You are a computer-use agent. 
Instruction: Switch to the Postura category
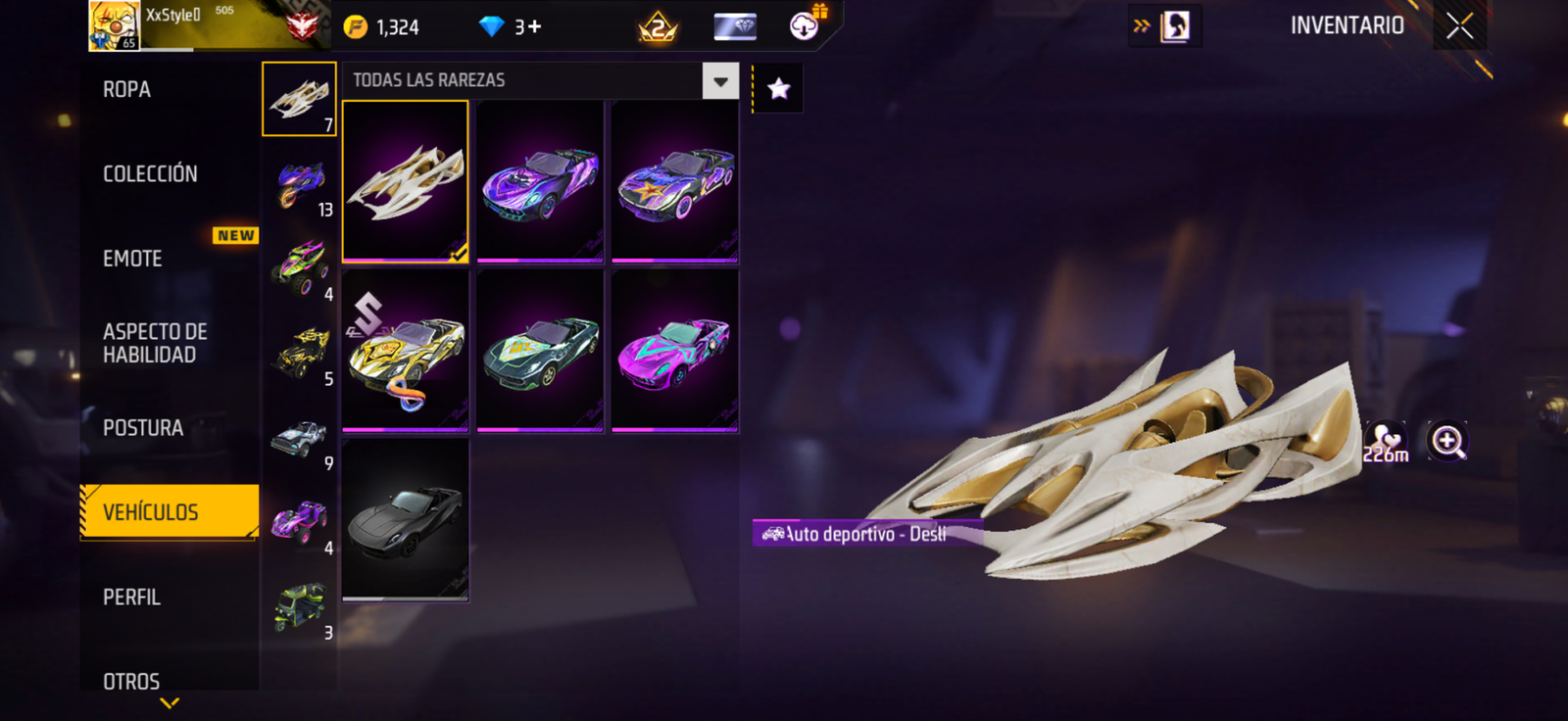pos(143,428)
